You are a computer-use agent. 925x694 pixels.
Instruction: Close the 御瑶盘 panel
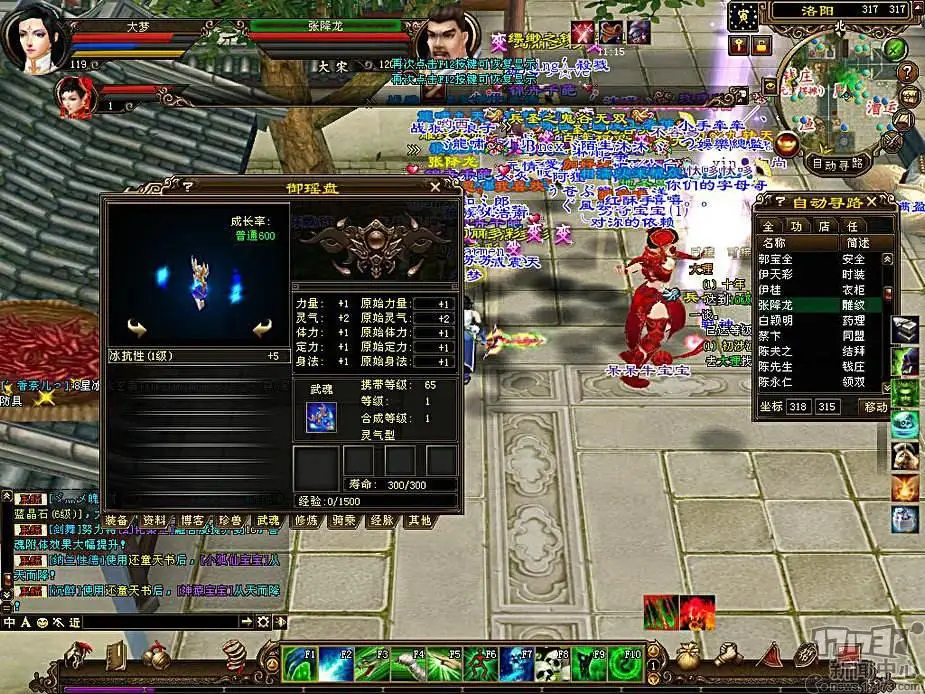(x=435, y=186)
